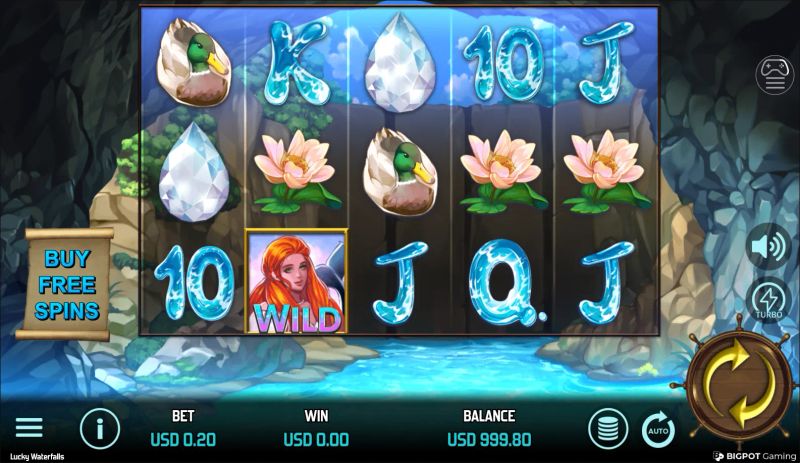This screenshot has width=800, height=463.
Task: Enable Auto spin mode
Action: pyautogui.click(x=658, y=430)
